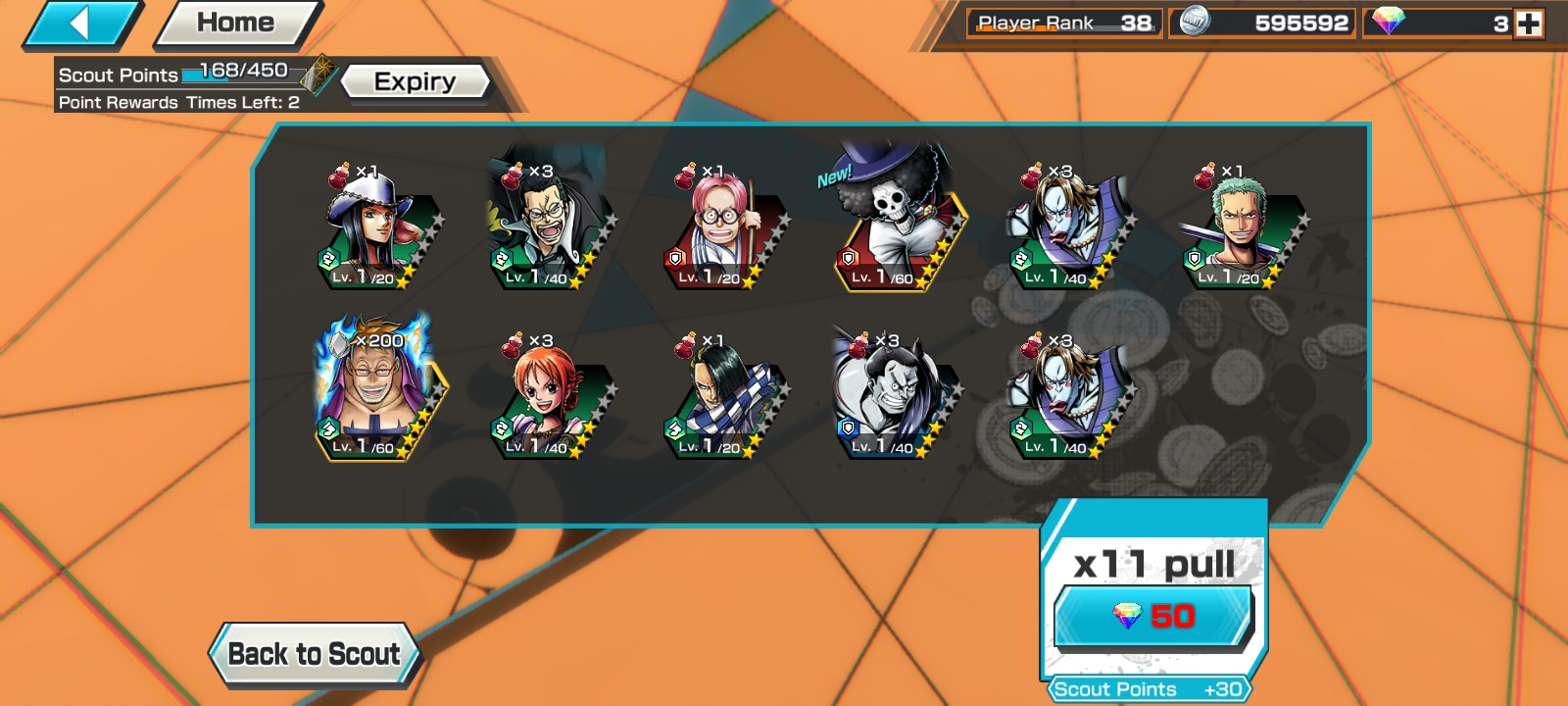The image size is (1568, 706).
Task: Select the Scout Points reward box icon
Action: coord(318,75)
